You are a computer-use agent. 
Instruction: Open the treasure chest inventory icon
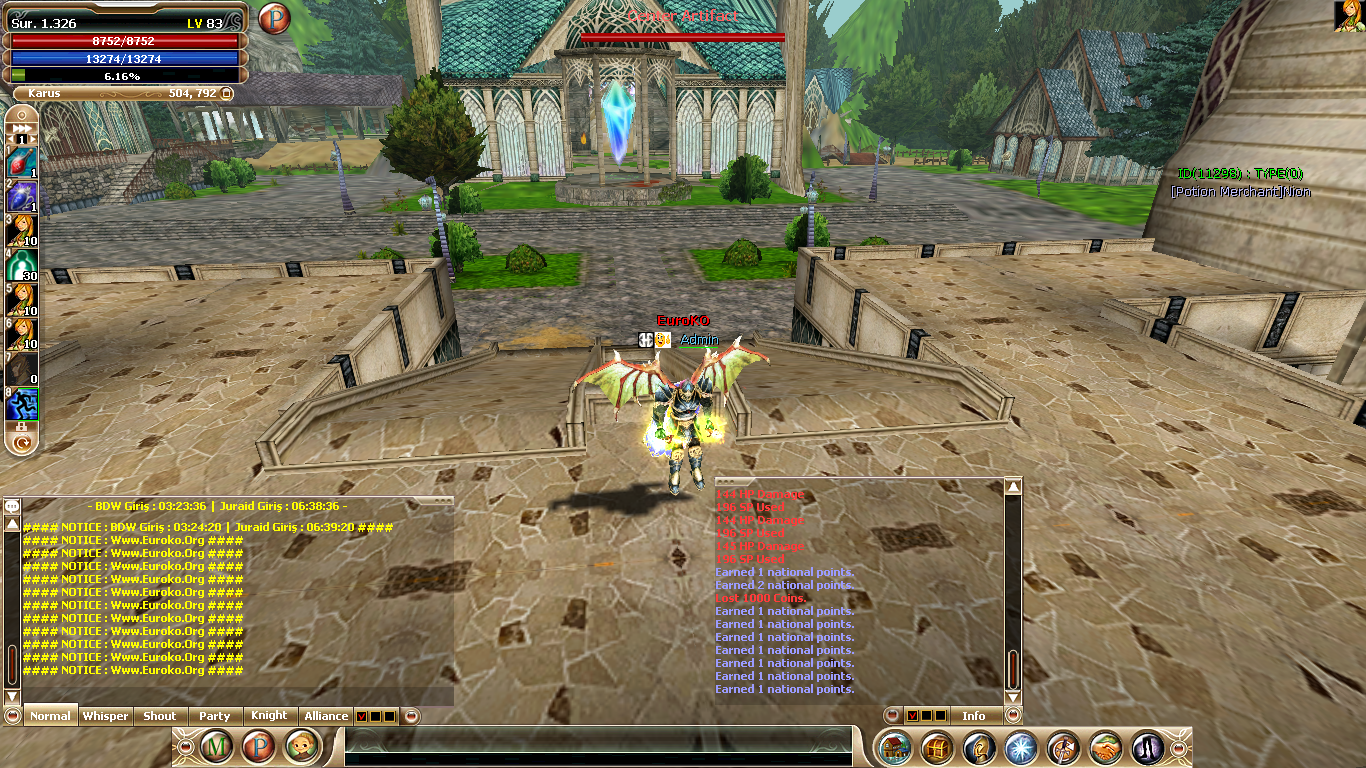(937, 748)
